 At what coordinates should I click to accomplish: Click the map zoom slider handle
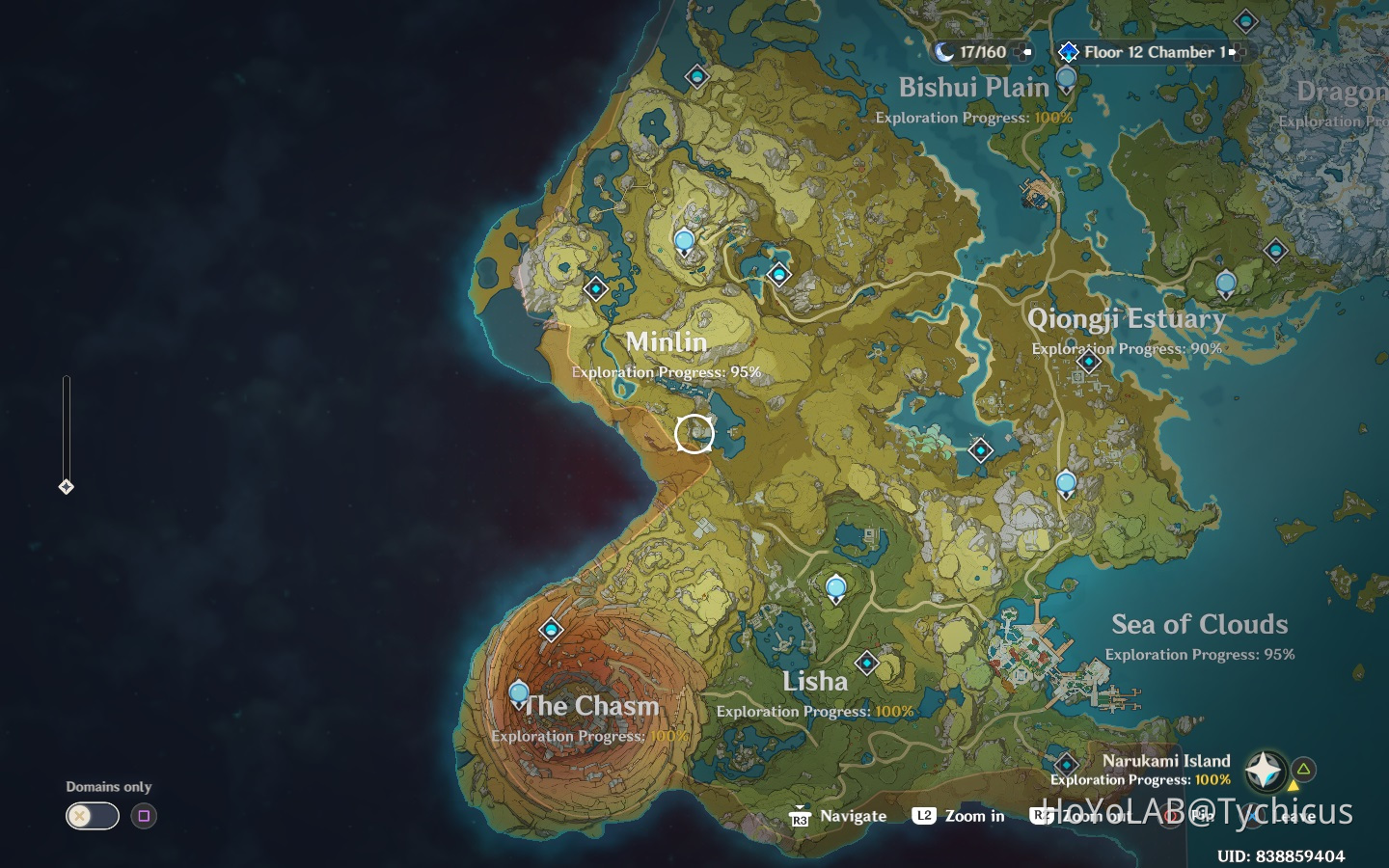click(x=66, y=487)
